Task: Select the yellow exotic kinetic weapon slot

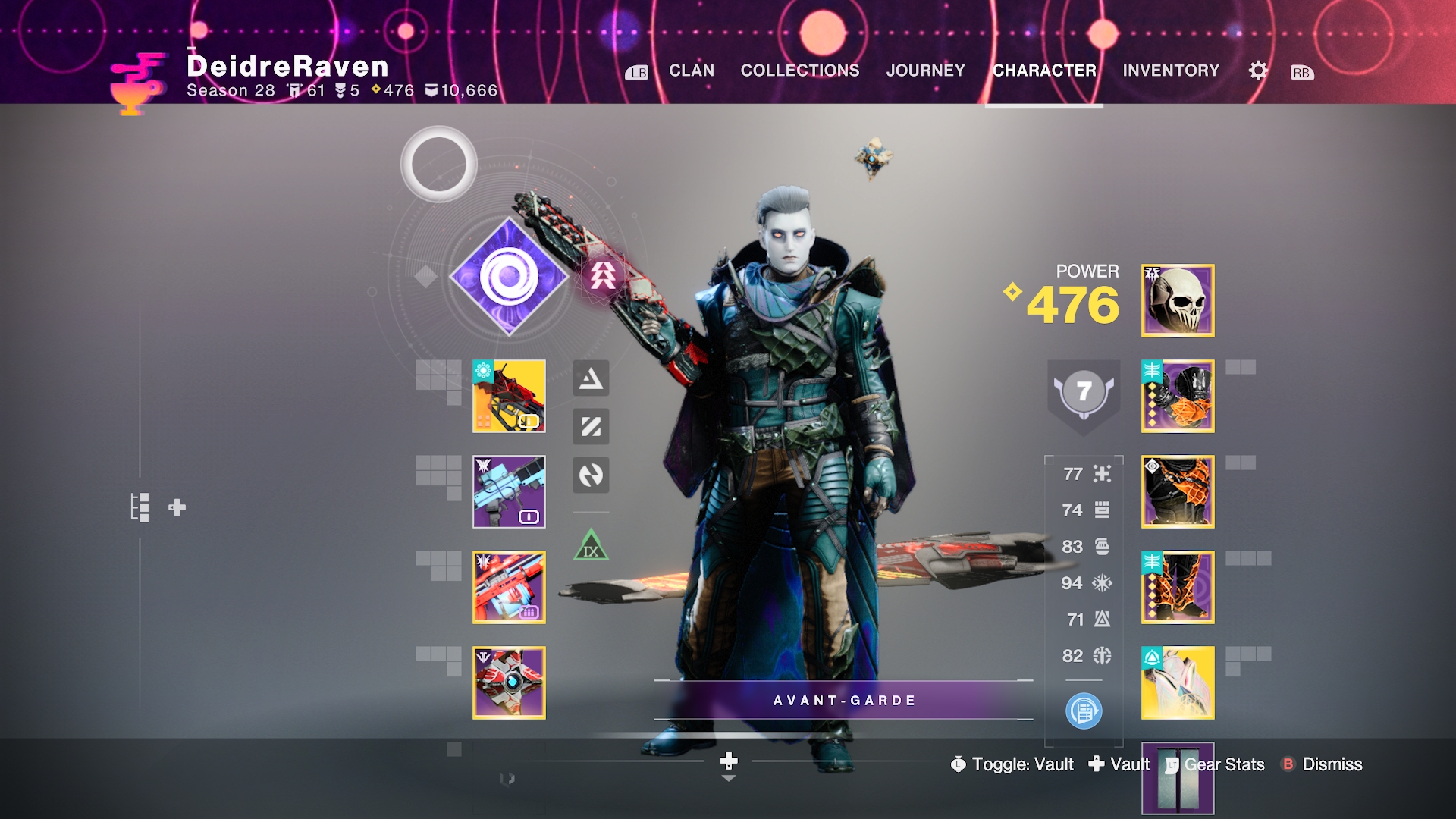Action: coord(509,396)
